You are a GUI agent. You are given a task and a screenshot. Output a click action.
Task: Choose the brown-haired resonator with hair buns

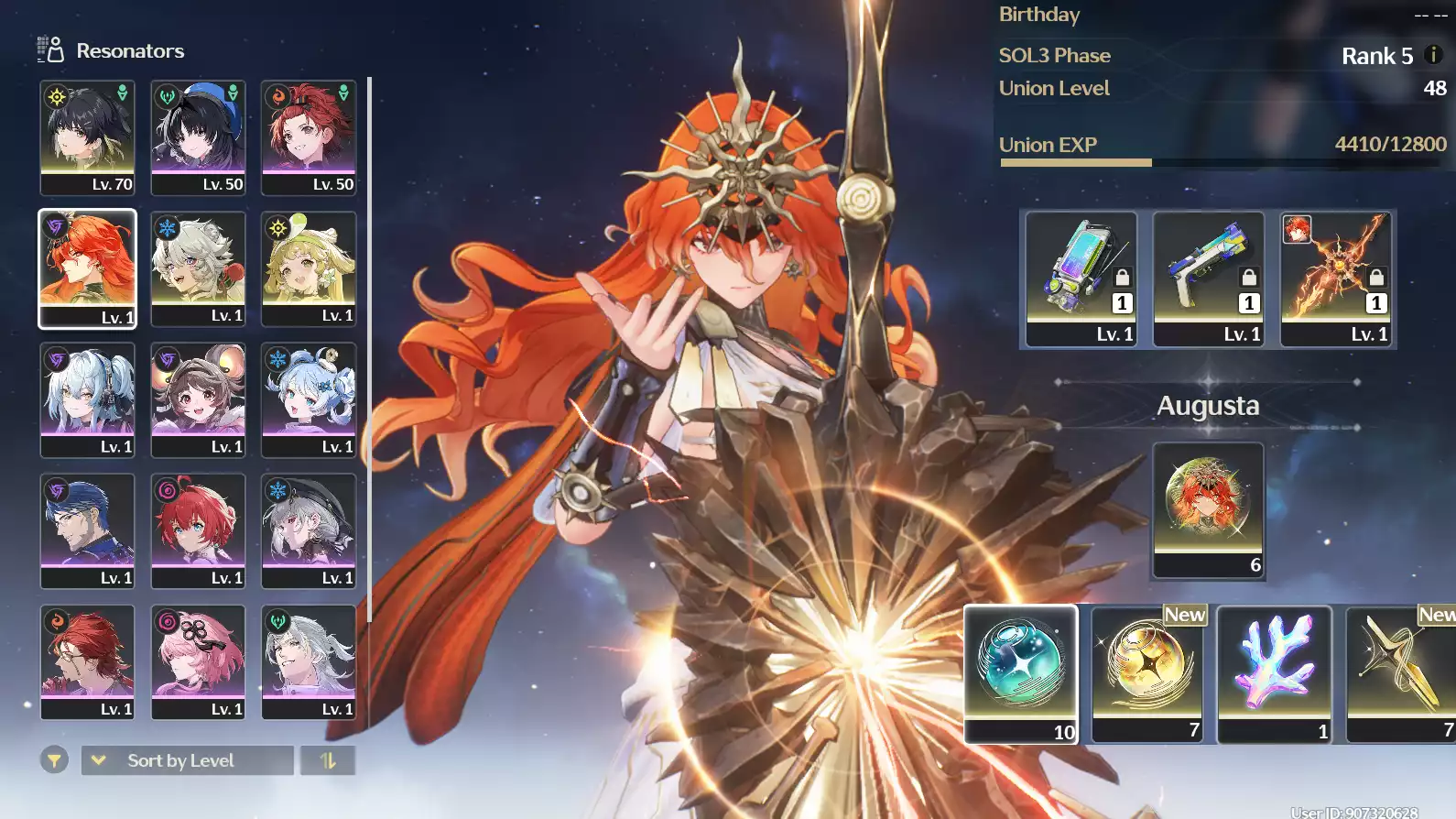point(198,399)
